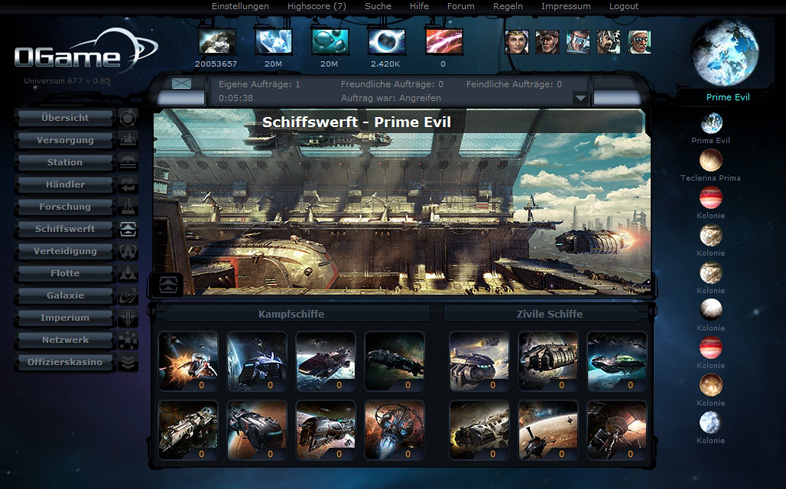
Task: Select the Verteidigung defense menu
Action: tap(66, 251)
